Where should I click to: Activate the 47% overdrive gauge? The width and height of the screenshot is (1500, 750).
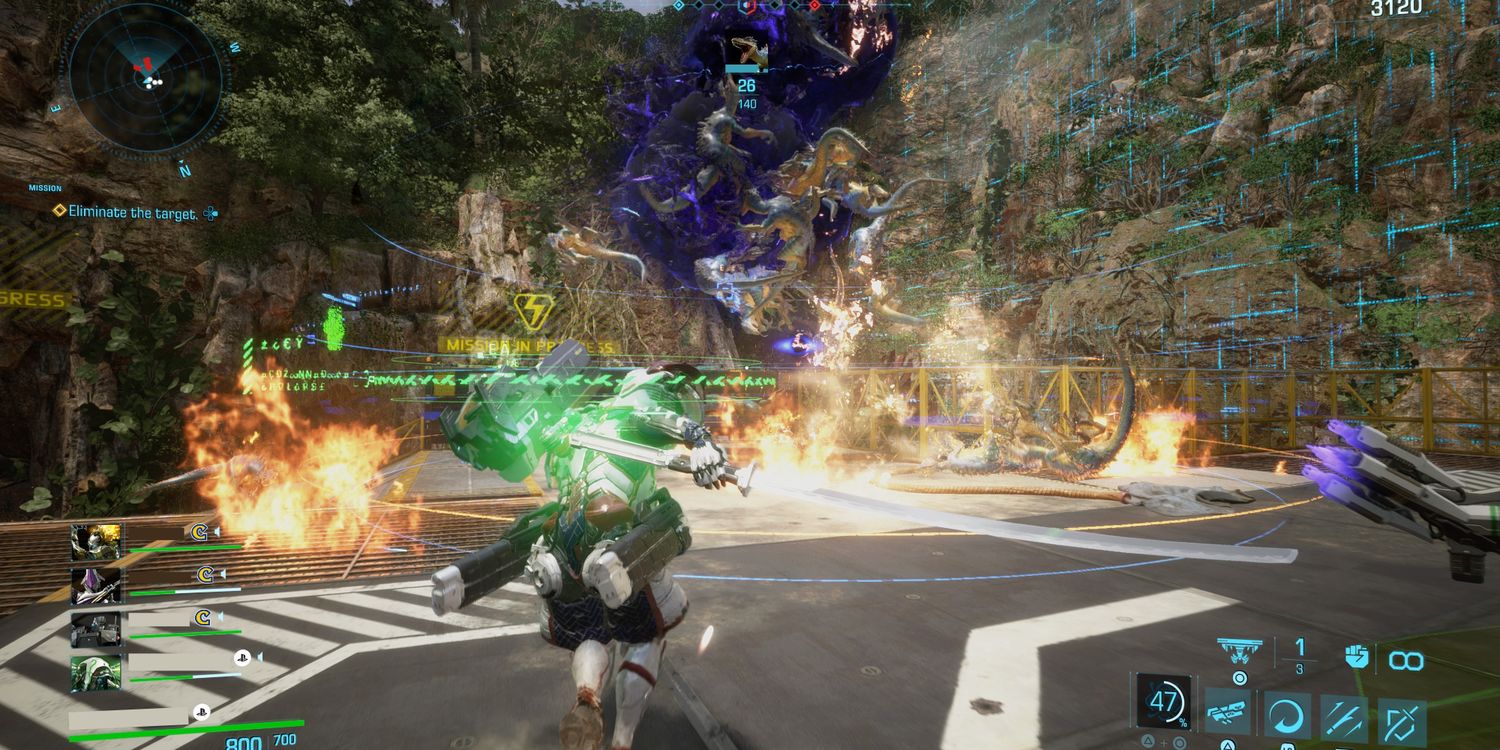[1165, 701]
